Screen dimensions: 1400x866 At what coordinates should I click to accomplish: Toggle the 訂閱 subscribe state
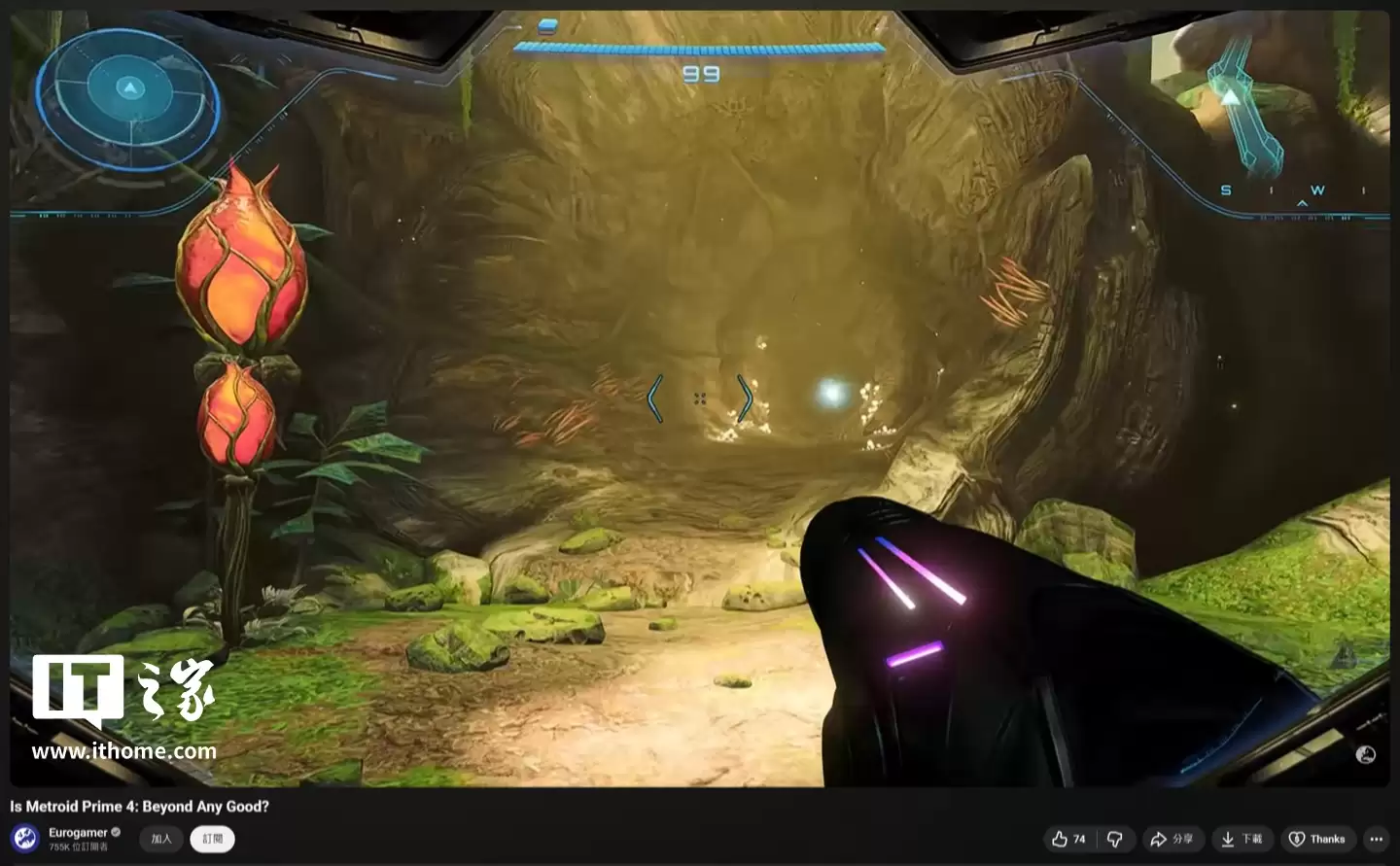212,839
